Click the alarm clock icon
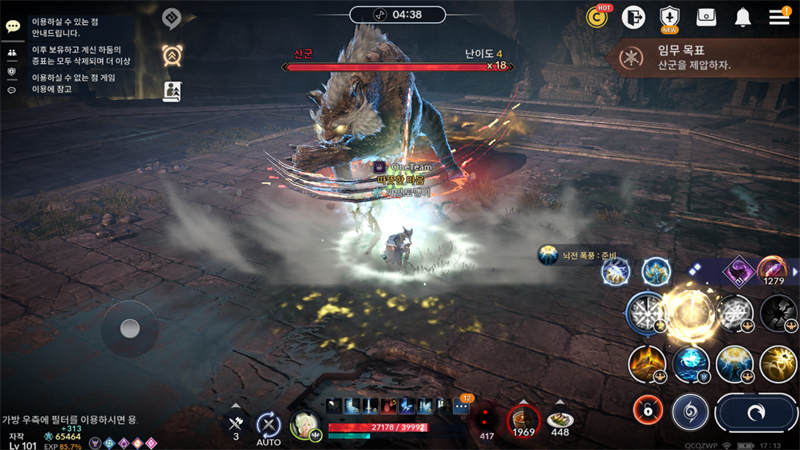800x450 pixels. [171, 54]
